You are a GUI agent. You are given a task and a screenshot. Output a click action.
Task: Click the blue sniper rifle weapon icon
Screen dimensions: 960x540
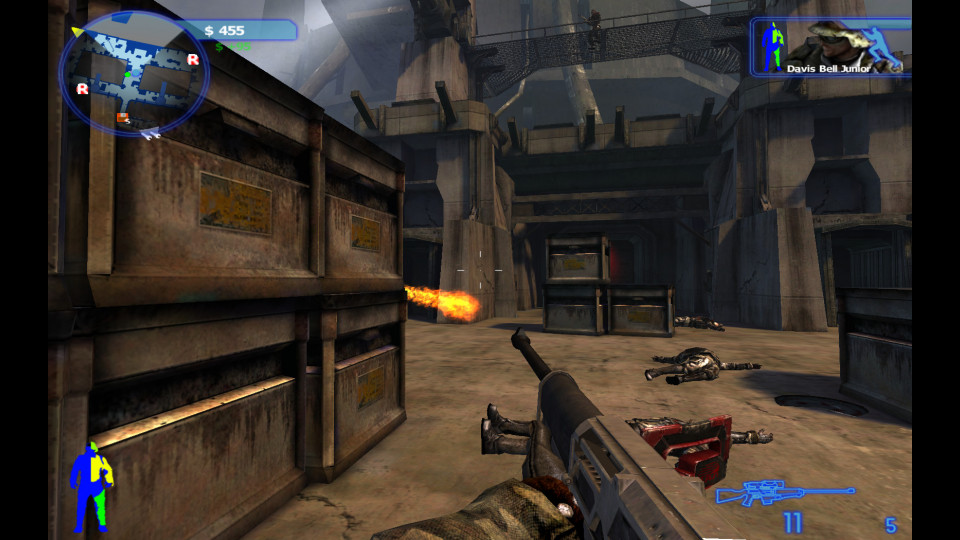coord(786,493)
